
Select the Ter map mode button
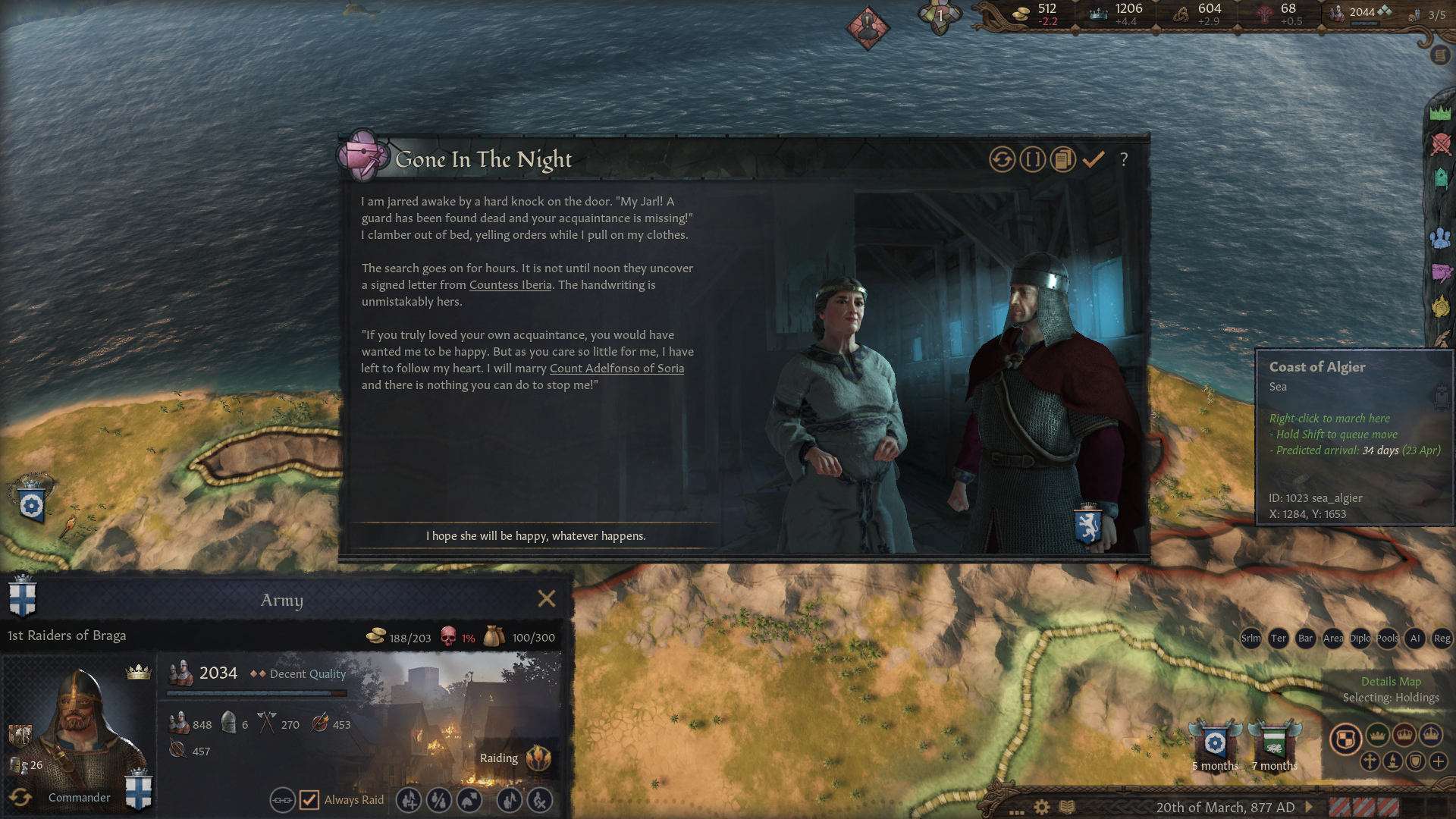[x=1278, y=639]
